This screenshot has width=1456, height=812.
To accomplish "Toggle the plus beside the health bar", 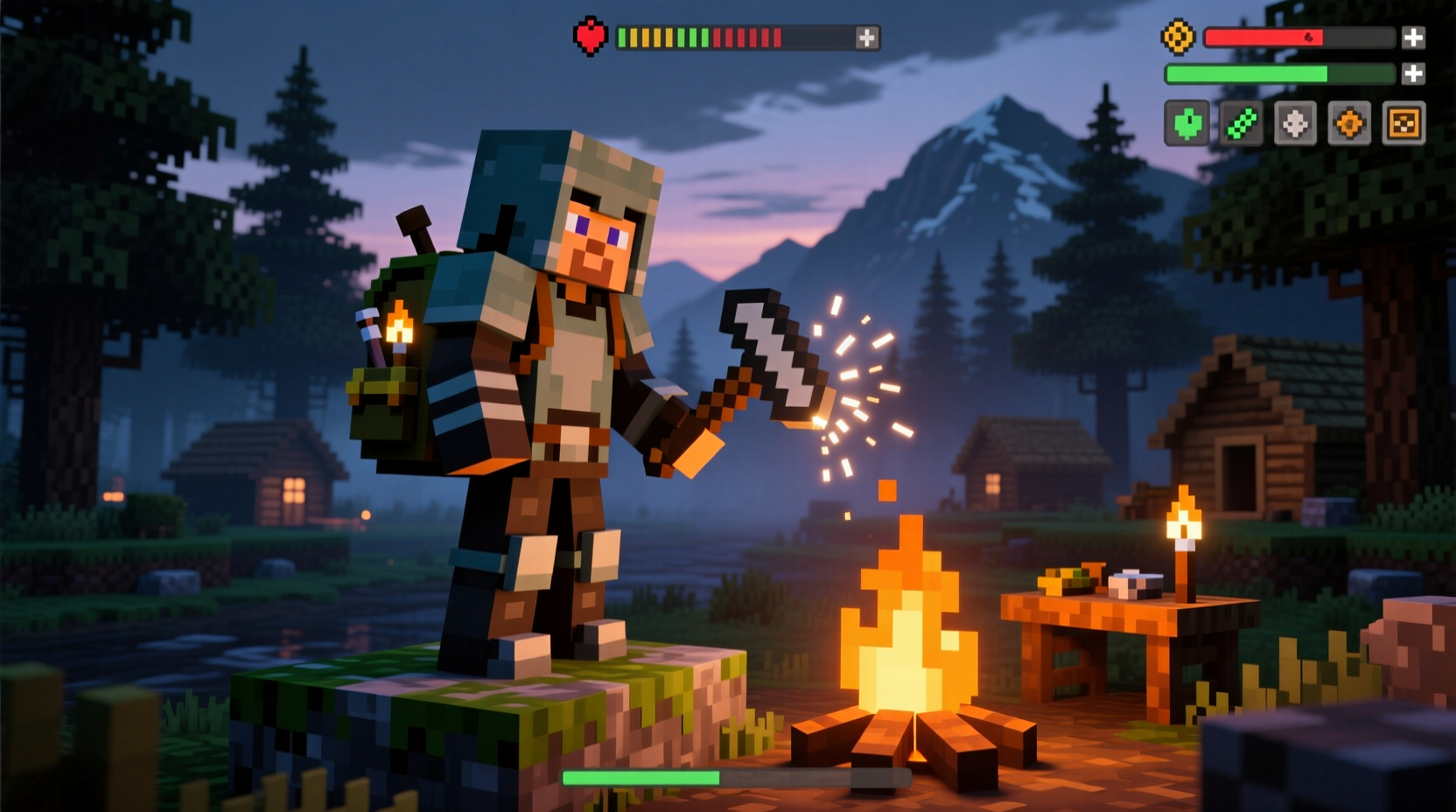I will (x=866, y=36).
